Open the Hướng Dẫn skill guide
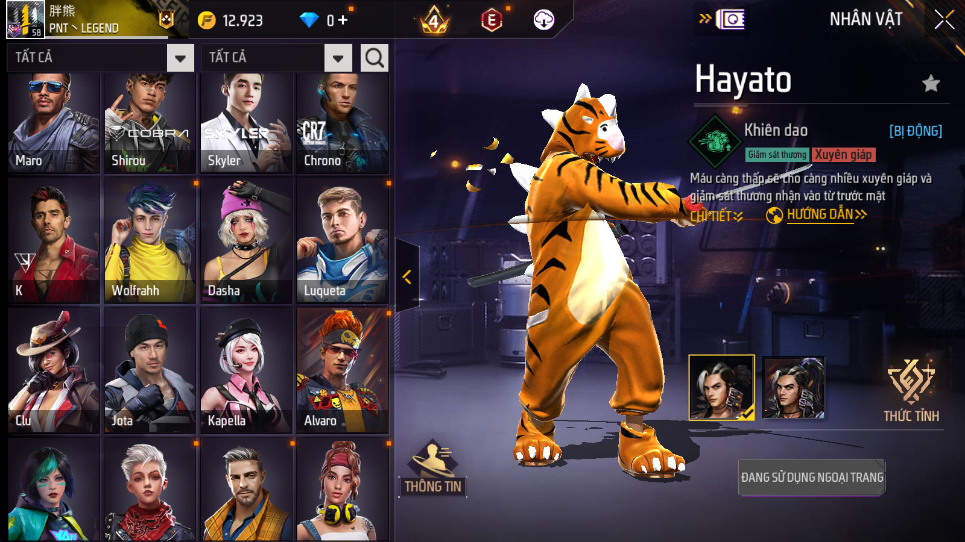 [x=817, y=214]
